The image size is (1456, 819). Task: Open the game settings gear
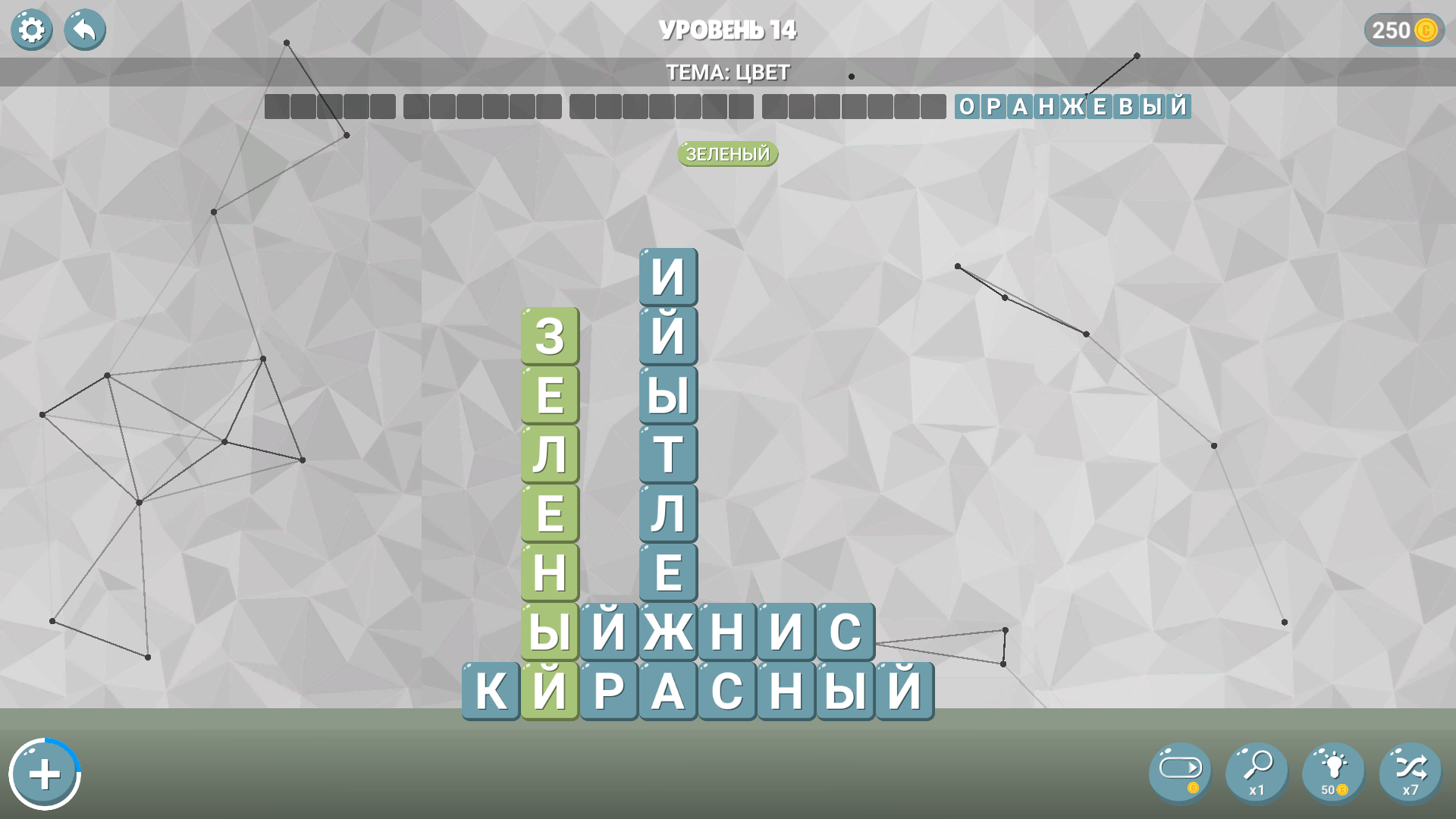click(x=31, y=30)
